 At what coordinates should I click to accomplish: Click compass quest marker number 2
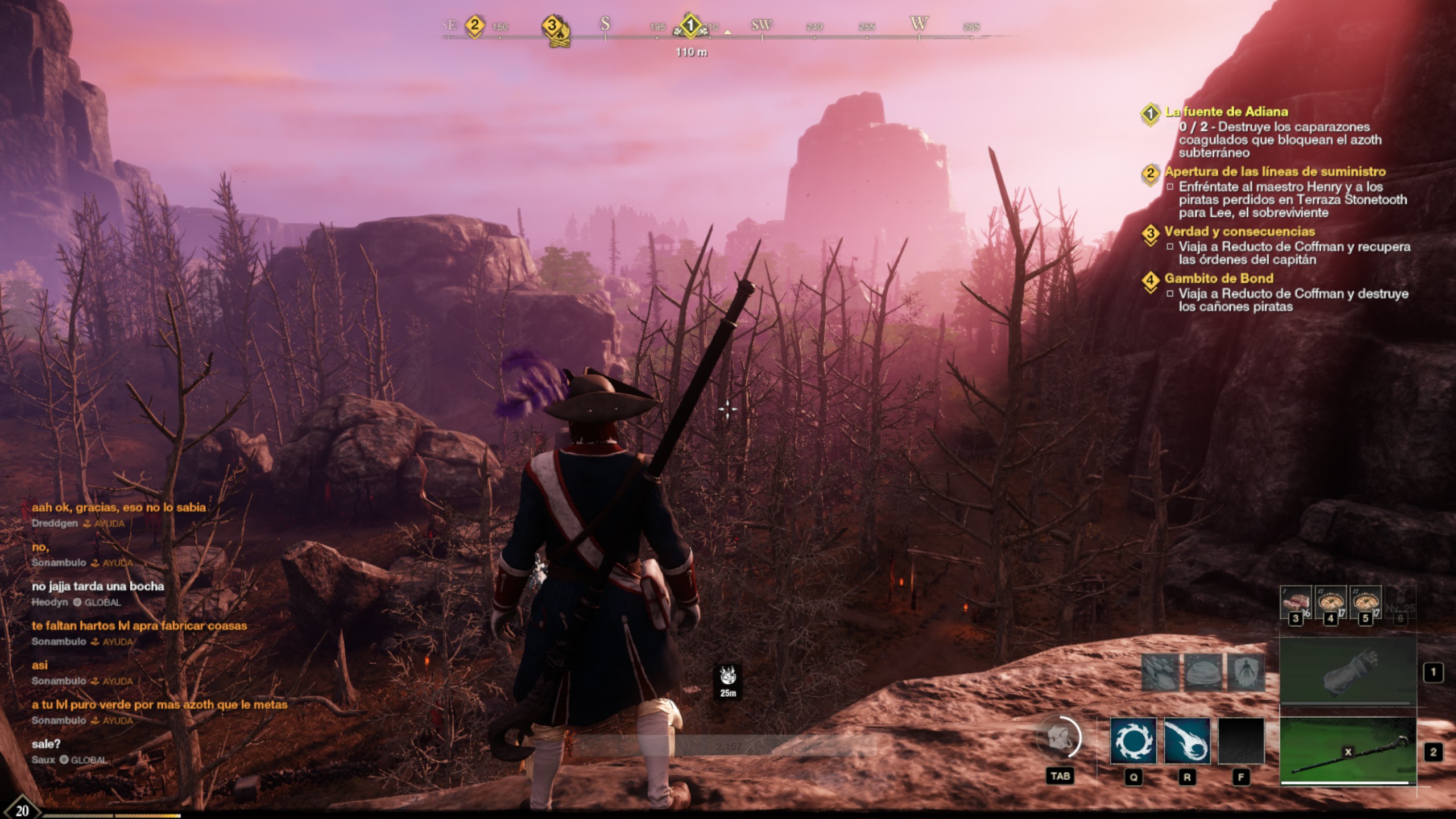(x=474, y=26)
